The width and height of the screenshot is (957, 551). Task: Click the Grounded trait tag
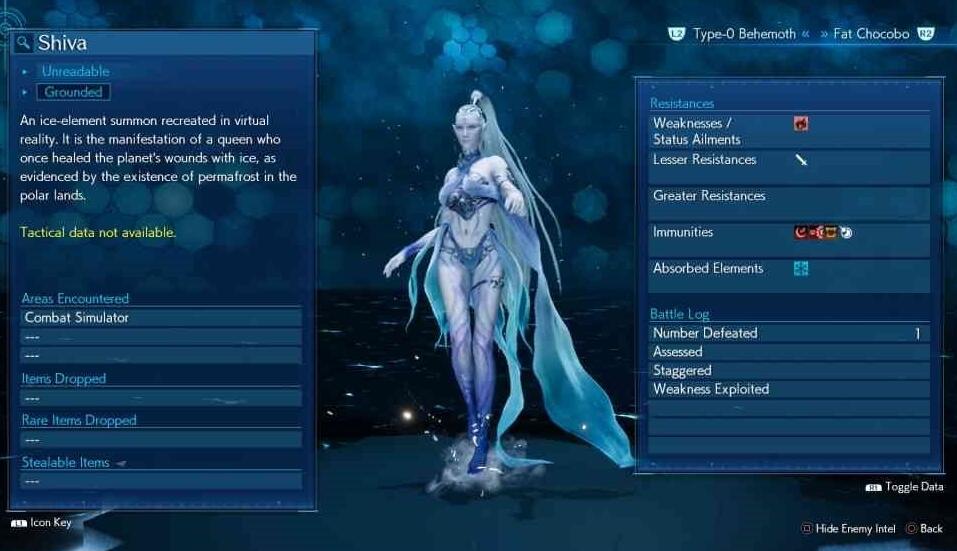pos(73,92)
